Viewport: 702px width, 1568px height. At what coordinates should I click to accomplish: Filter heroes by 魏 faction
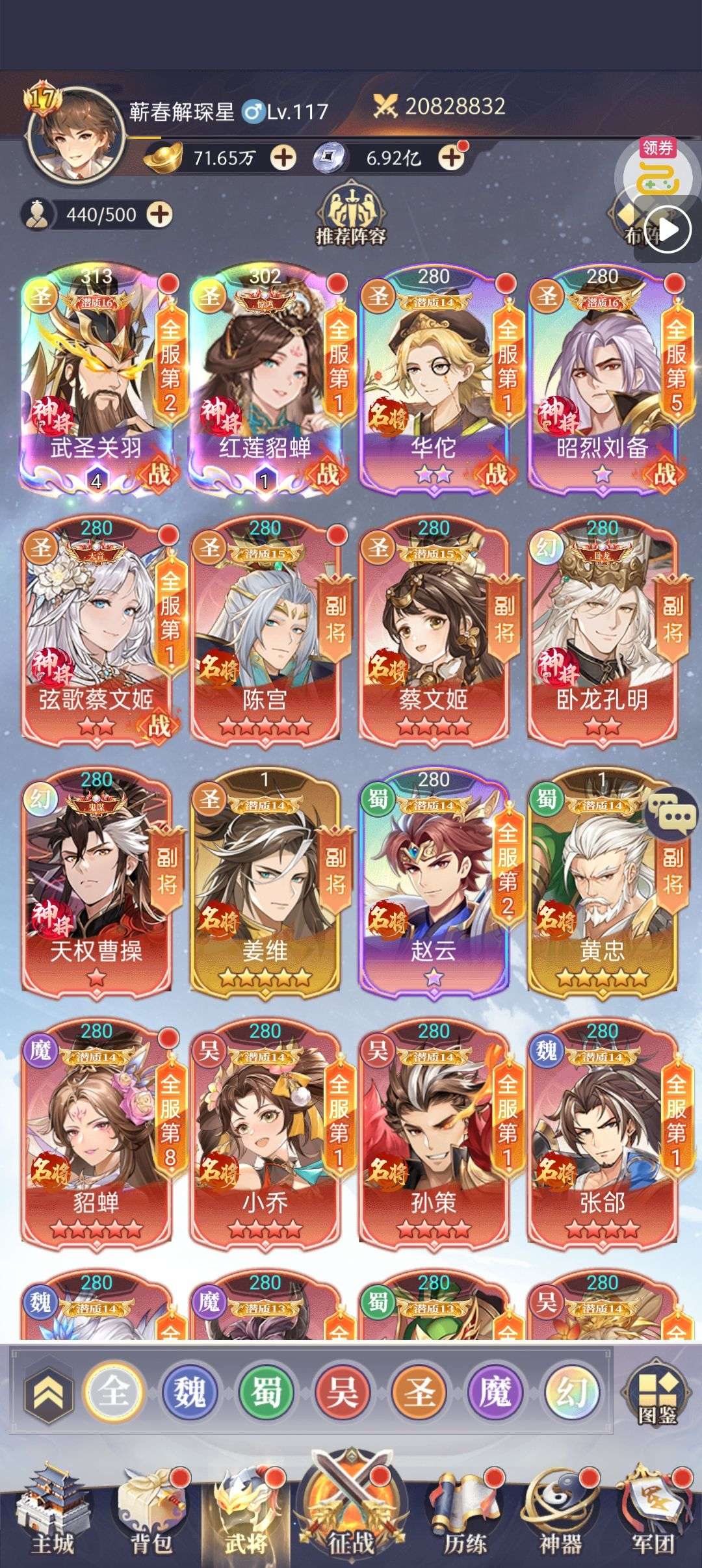(190, 1392)
